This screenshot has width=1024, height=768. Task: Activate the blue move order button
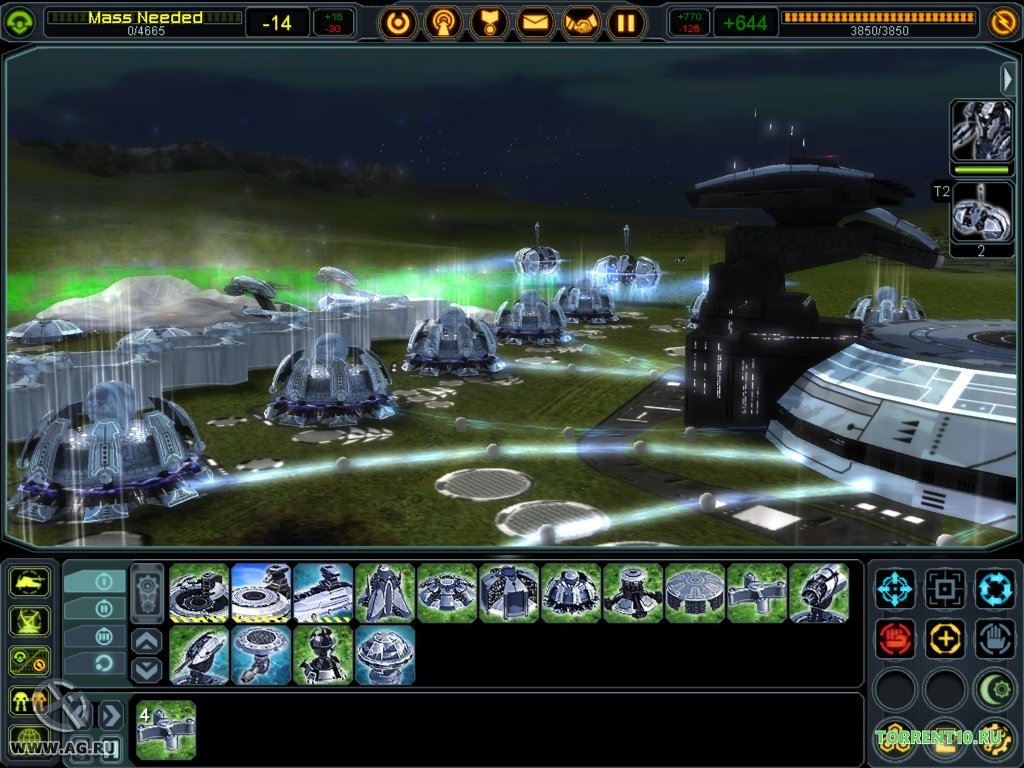(895, 589)
